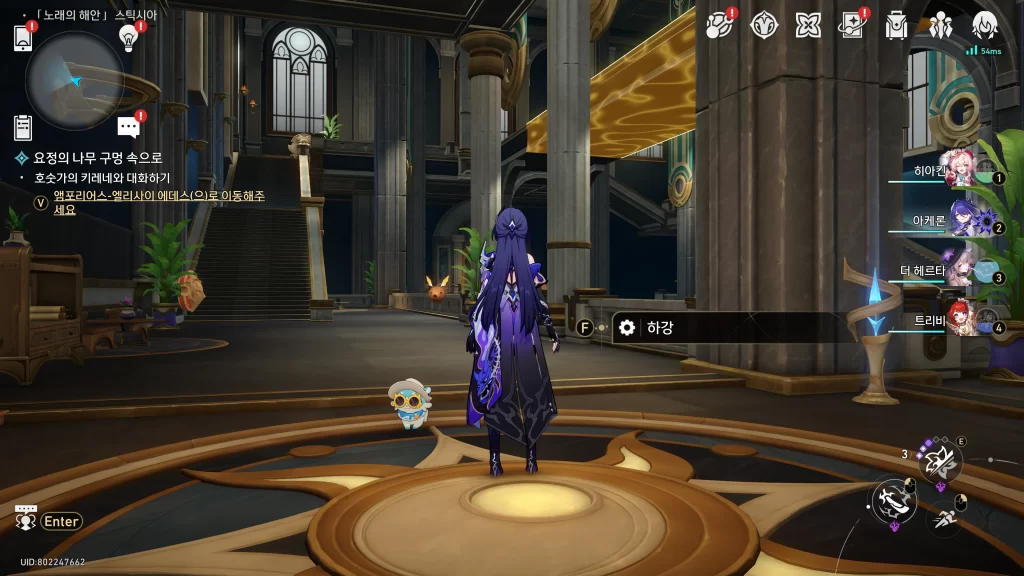Viewport: 1024px width, 576px height.
Task: Open the character head icon in the top bar
Action: click(985, 25)
